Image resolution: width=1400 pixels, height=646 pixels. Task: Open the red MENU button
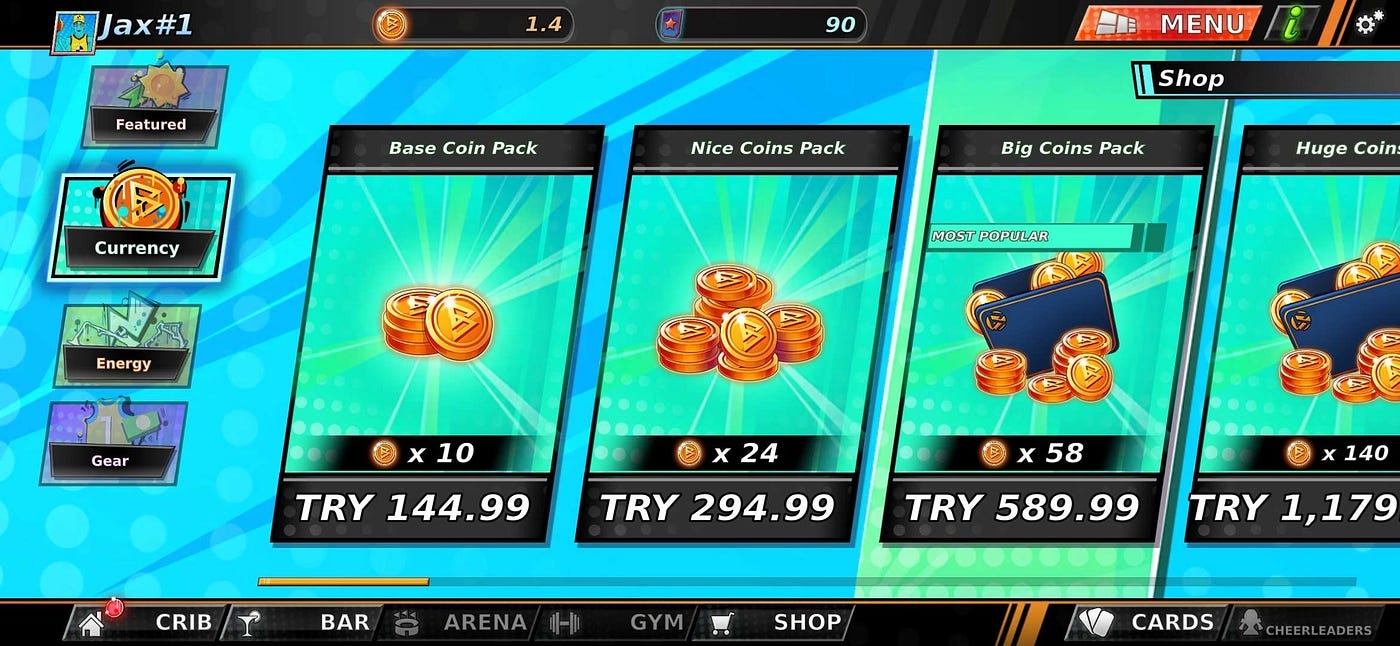(1166, 23)
